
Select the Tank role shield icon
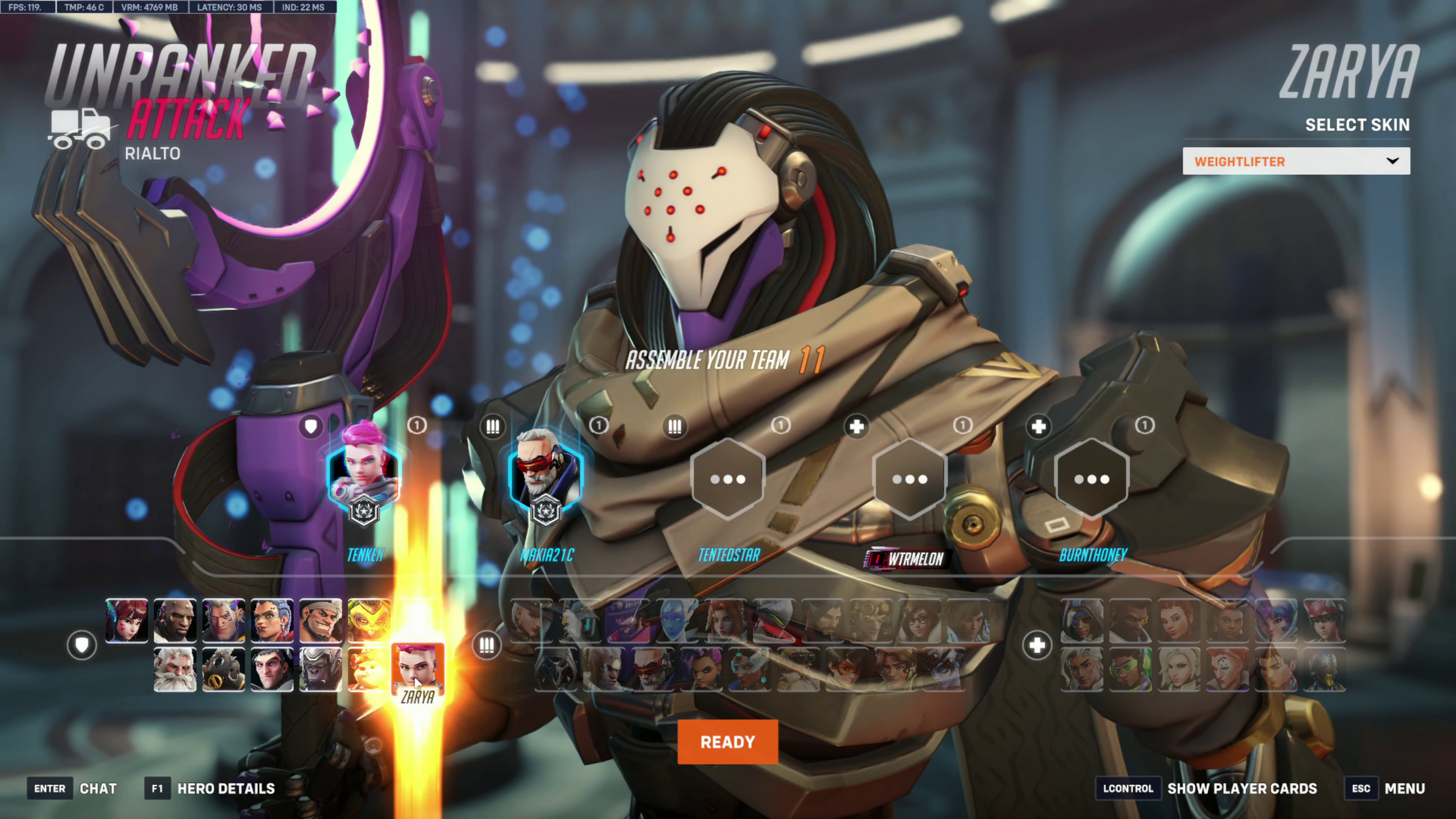(83, 645)
